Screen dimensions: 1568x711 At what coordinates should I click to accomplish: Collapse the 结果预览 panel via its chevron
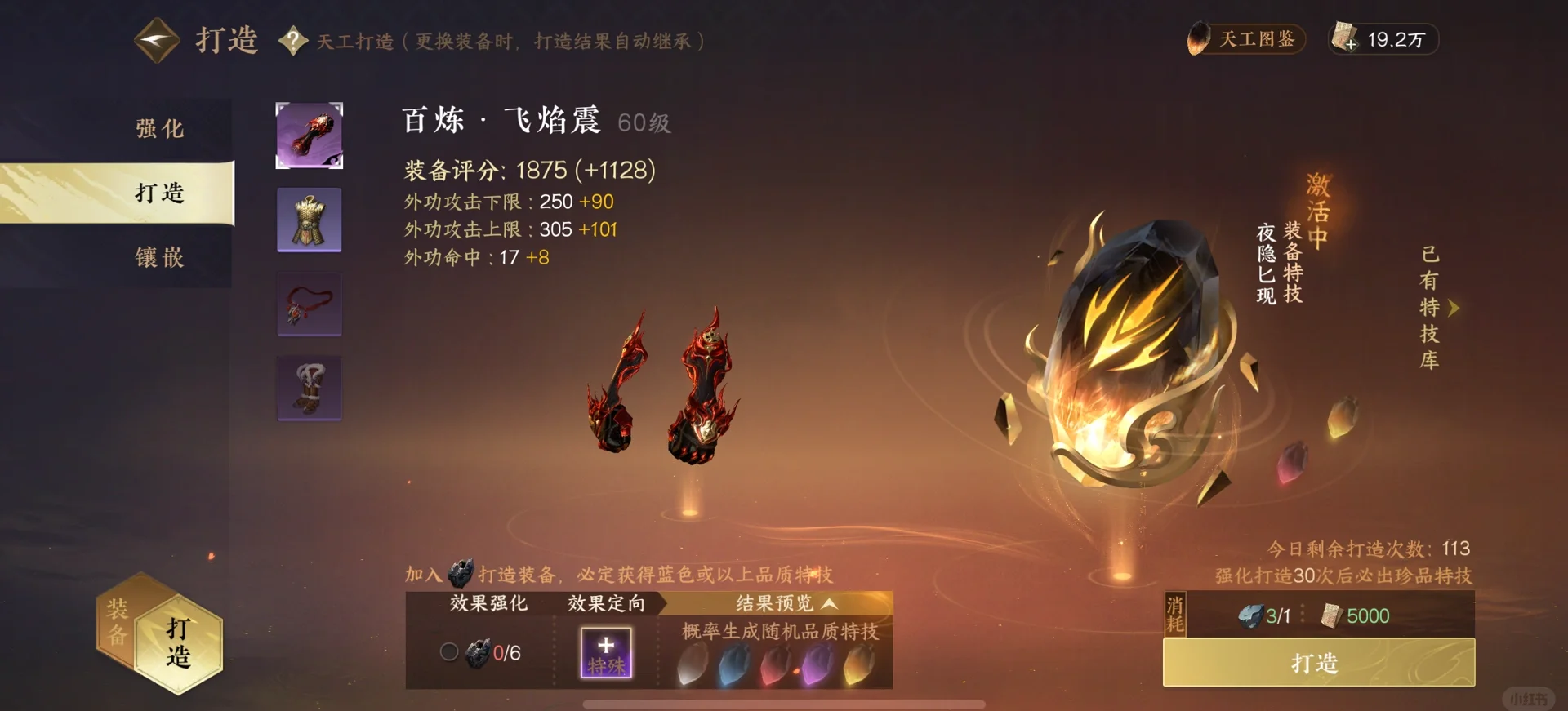coord(831,604)
